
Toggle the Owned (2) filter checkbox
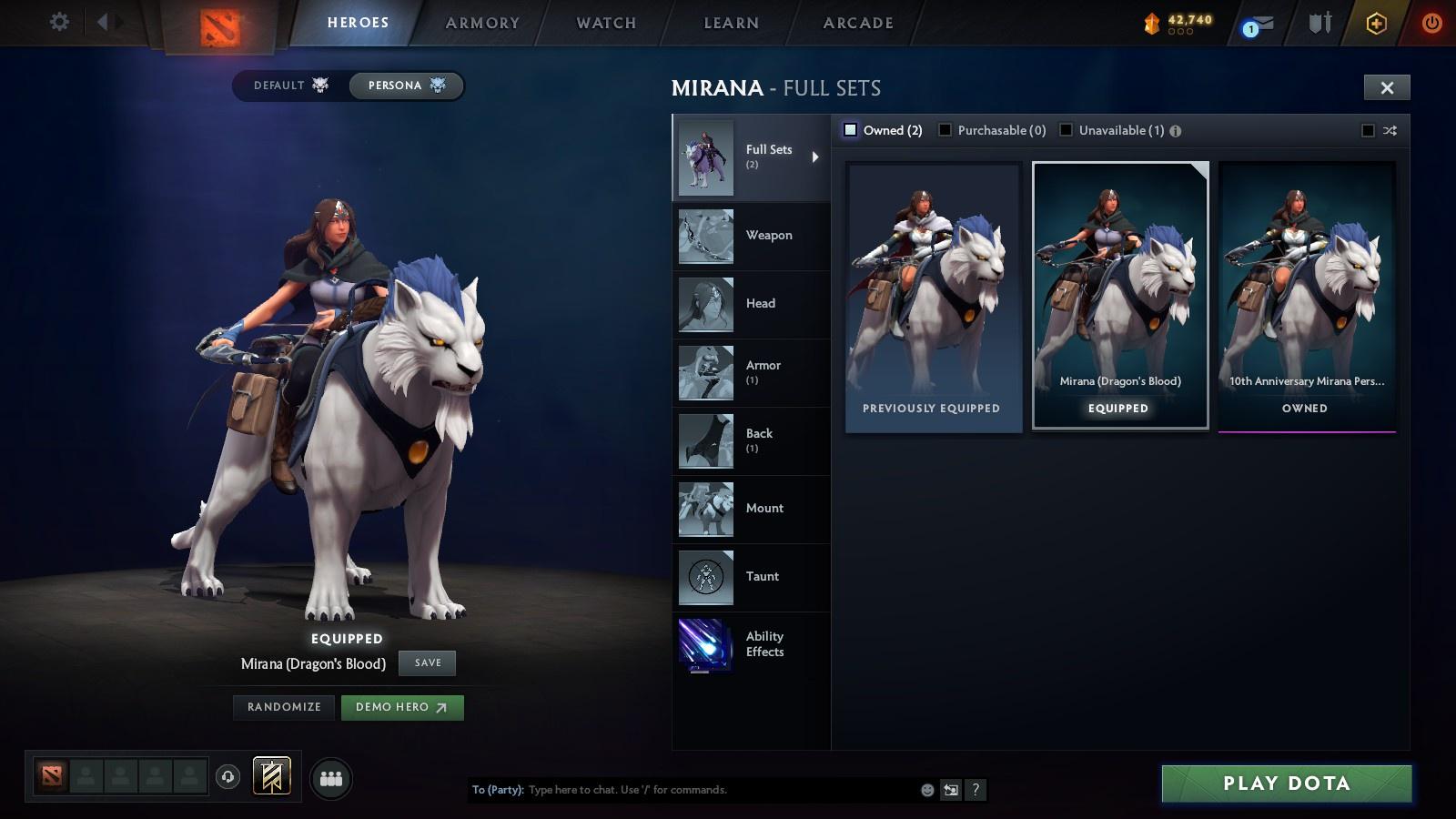click(x=852, y=130)
